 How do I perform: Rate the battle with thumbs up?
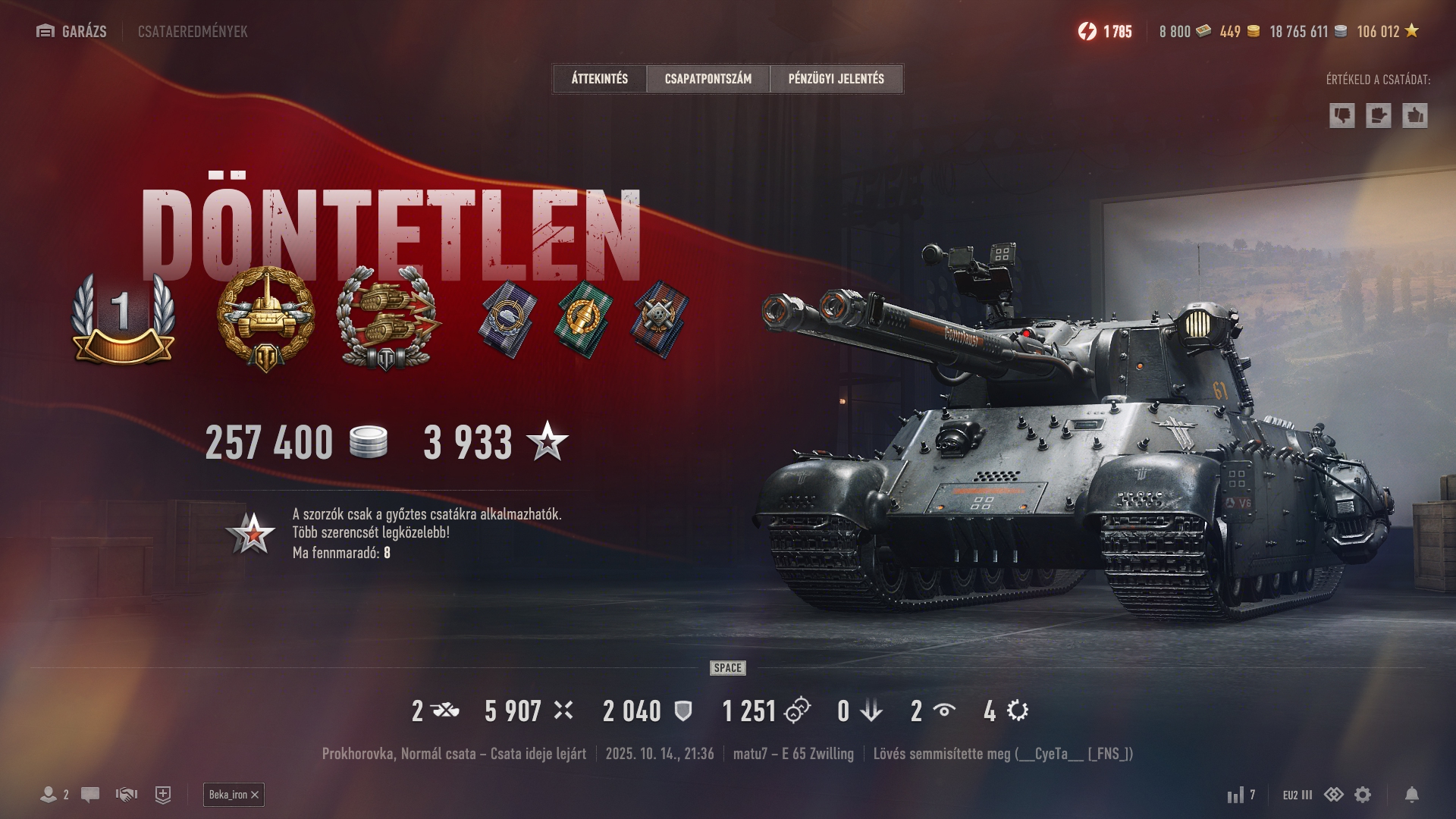click(x=1414, y=116)
